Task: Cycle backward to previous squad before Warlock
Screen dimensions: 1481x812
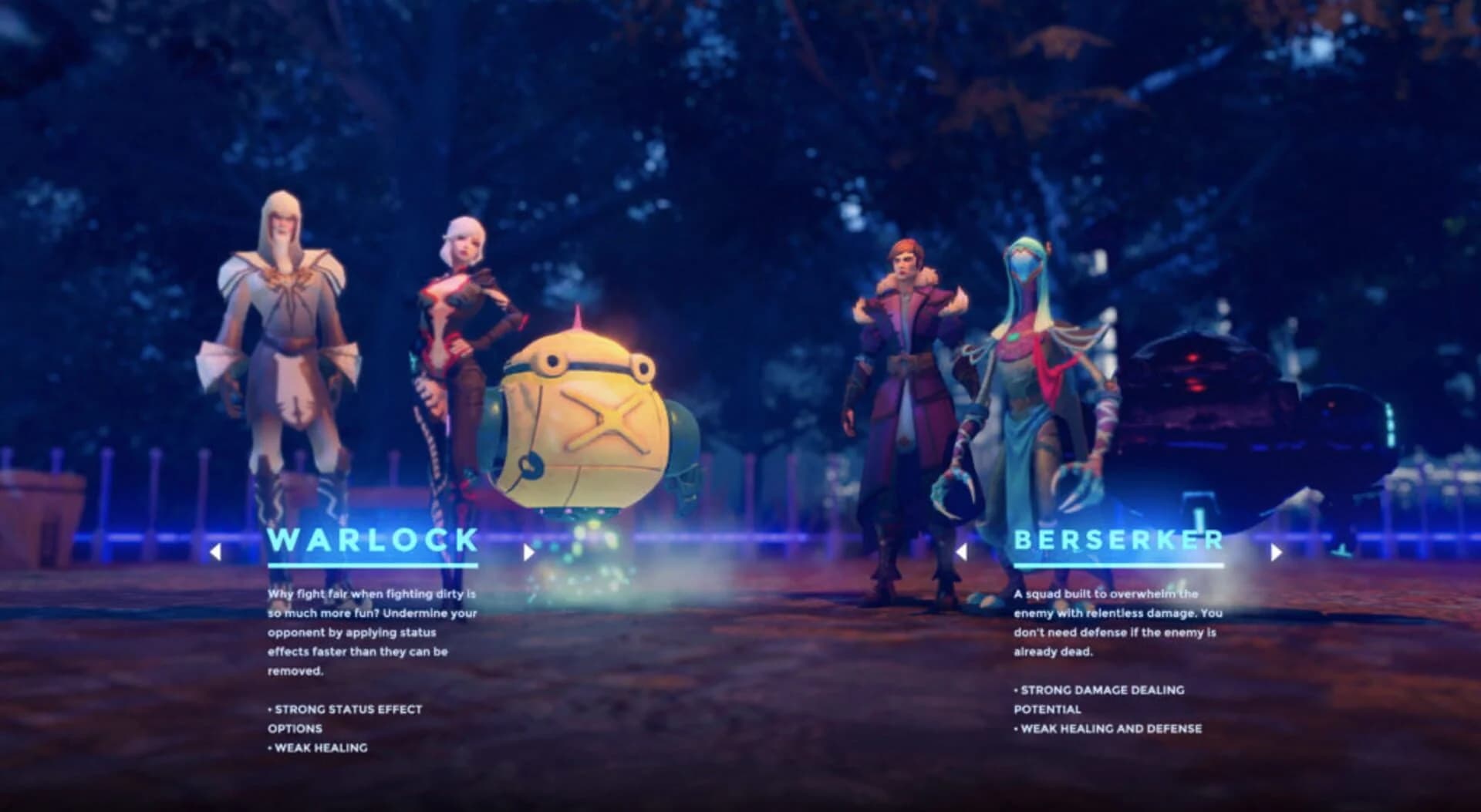Action: pyautogui.click(x=217, y=551)
